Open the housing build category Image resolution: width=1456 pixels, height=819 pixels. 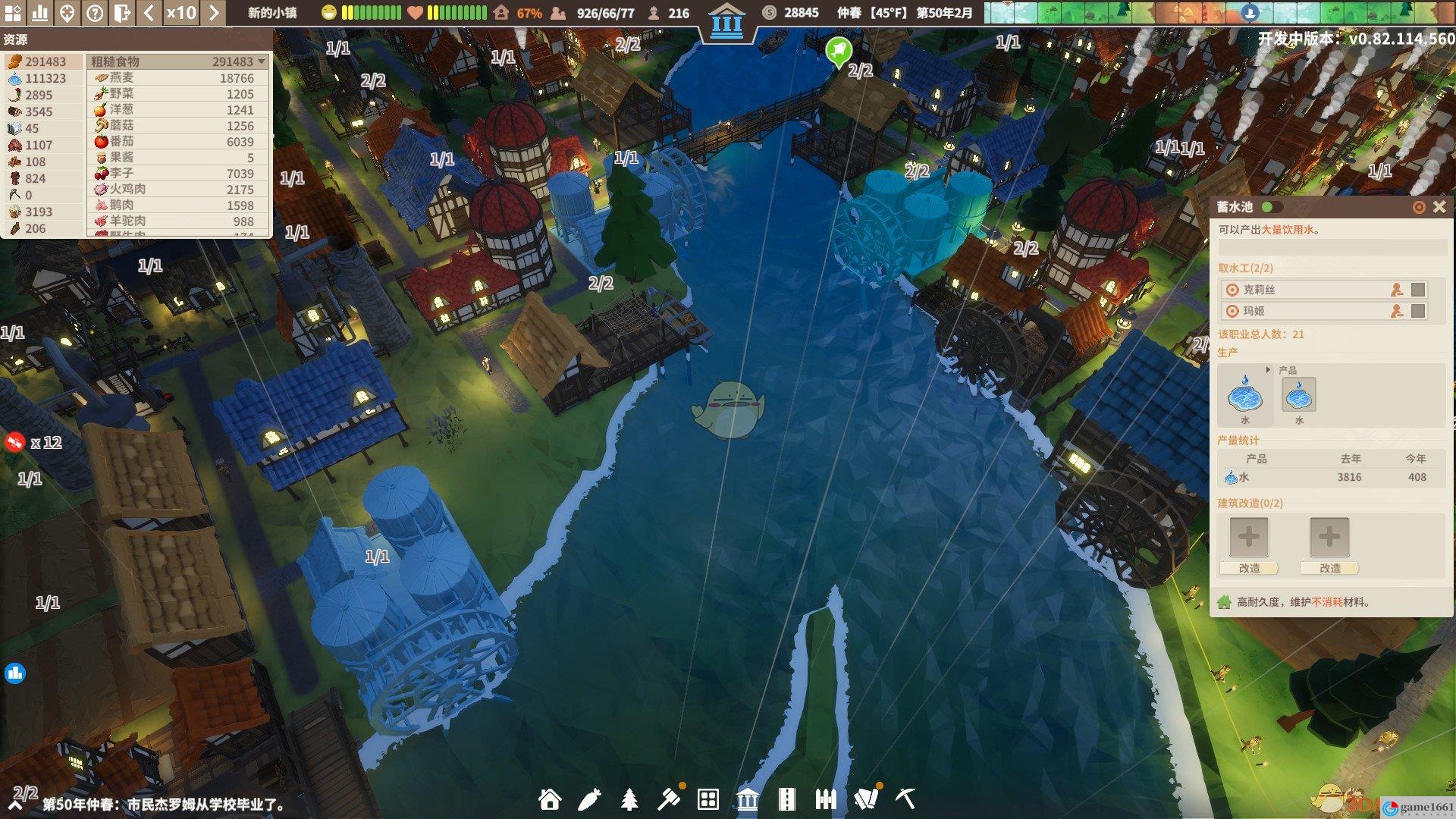pos(550,799)
